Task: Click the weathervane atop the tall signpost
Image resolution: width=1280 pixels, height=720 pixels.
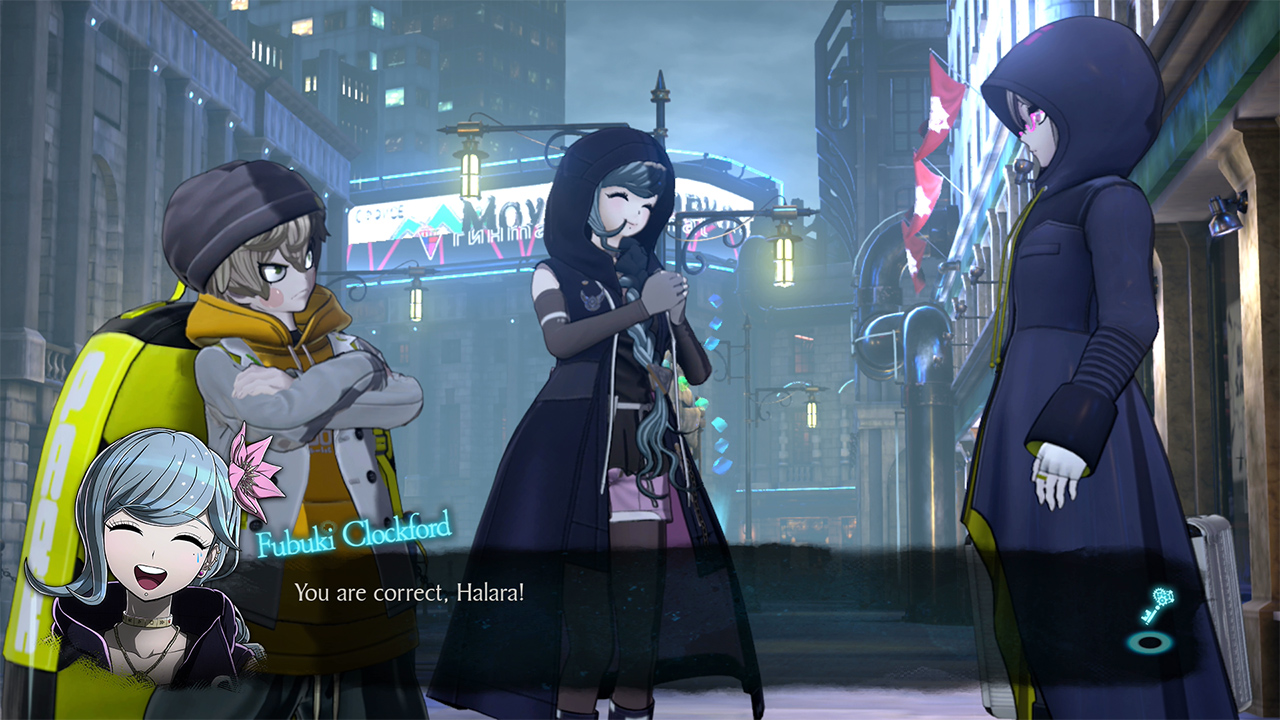Action: 659,80
